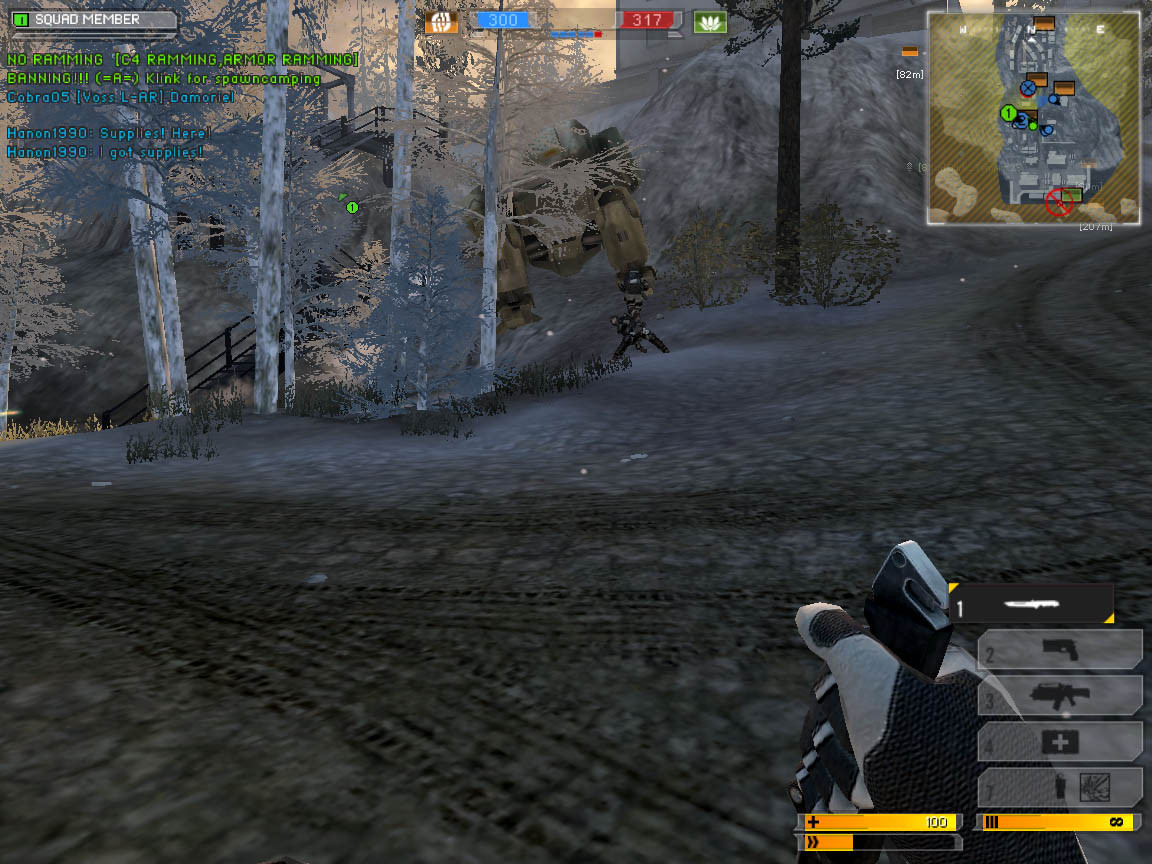
Task: Switch to the pistol in slot 2
Action: point(1060,650)
